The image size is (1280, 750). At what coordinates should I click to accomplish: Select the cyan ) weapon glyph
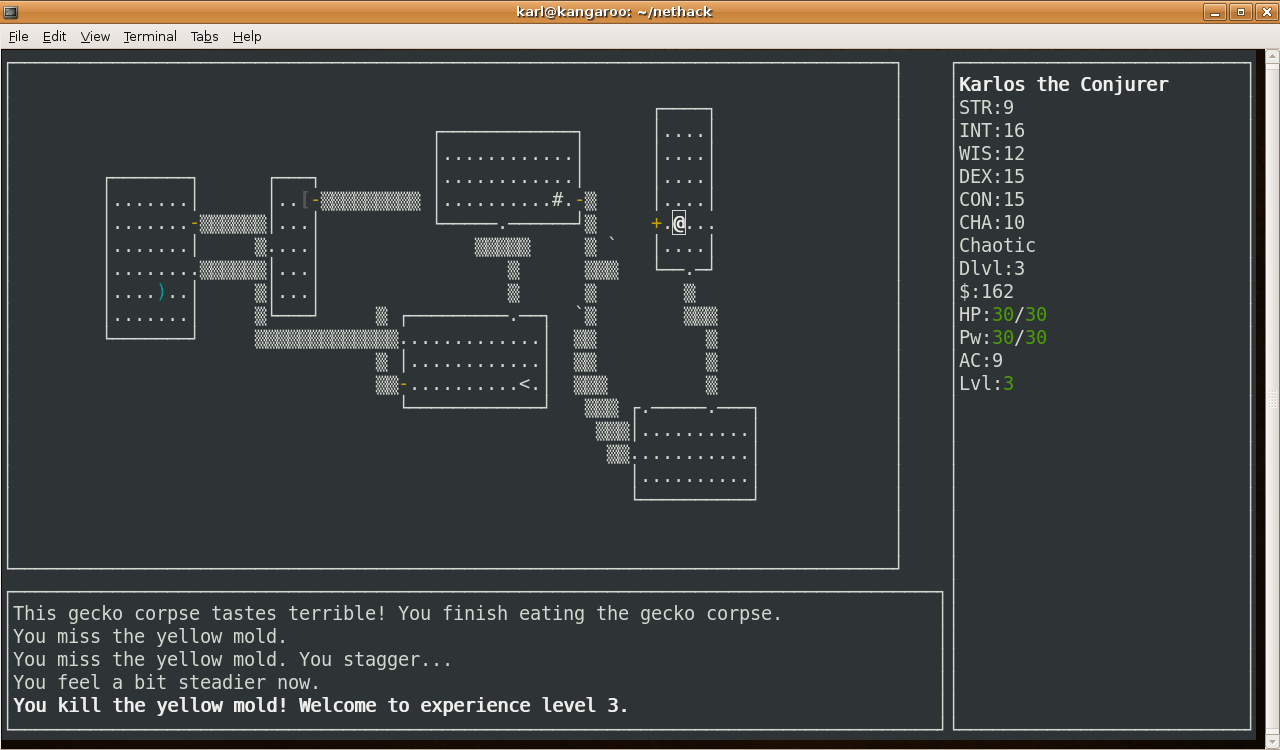[x=159, y=293]
